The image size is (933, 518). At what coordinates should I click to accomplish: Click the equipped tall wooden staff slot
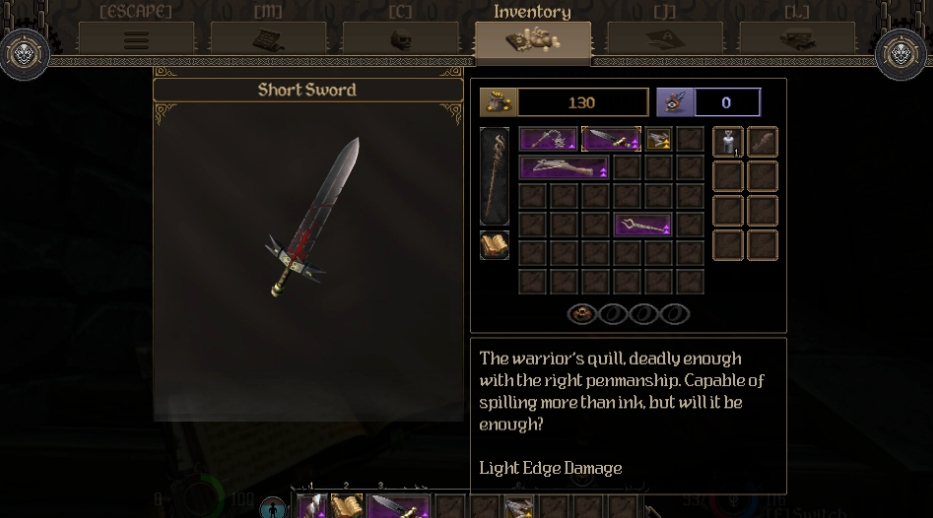point(494,176)
